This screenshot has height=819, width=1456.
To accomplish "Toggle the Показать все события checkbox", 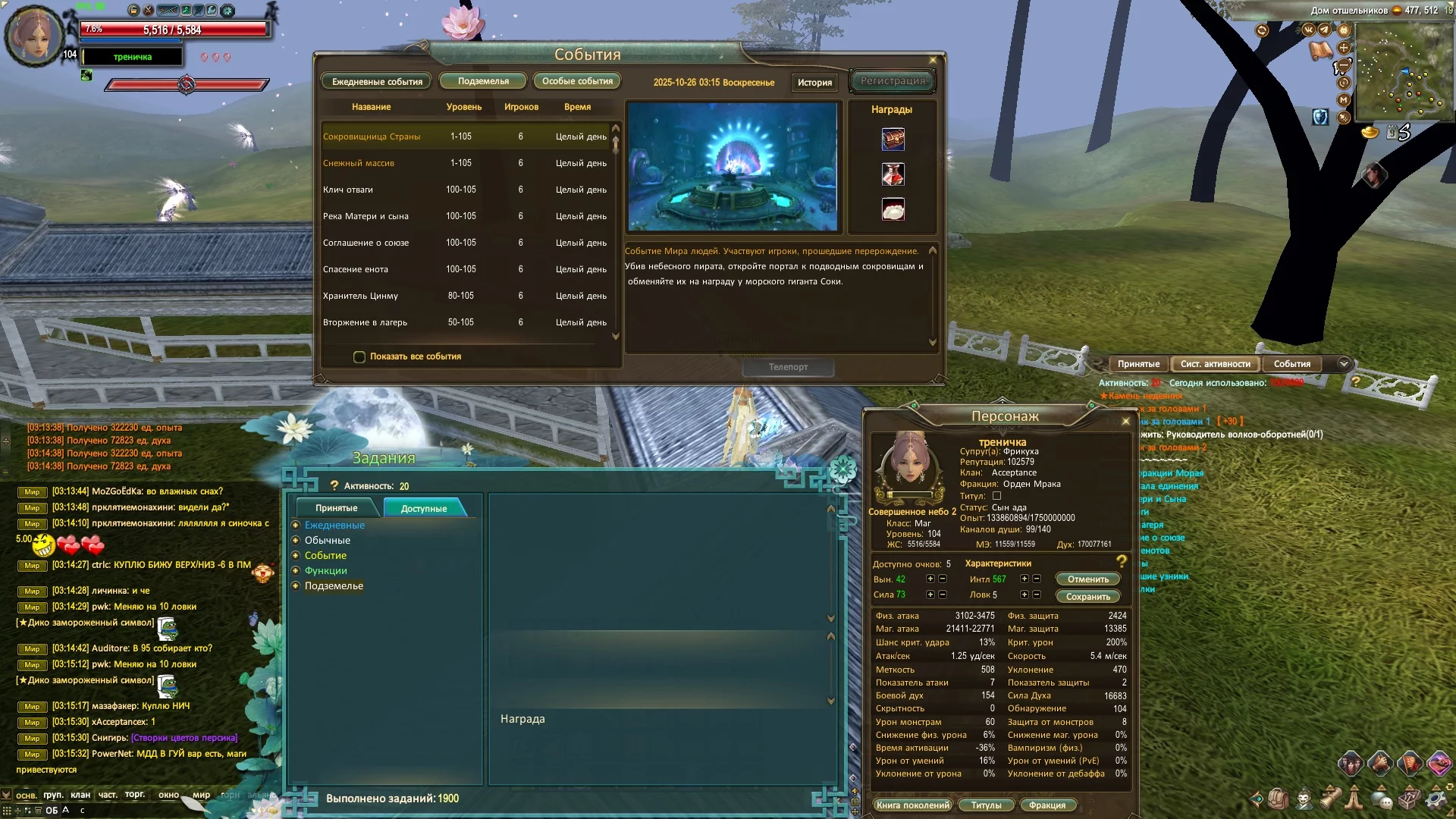I will (x=359, y=356).
